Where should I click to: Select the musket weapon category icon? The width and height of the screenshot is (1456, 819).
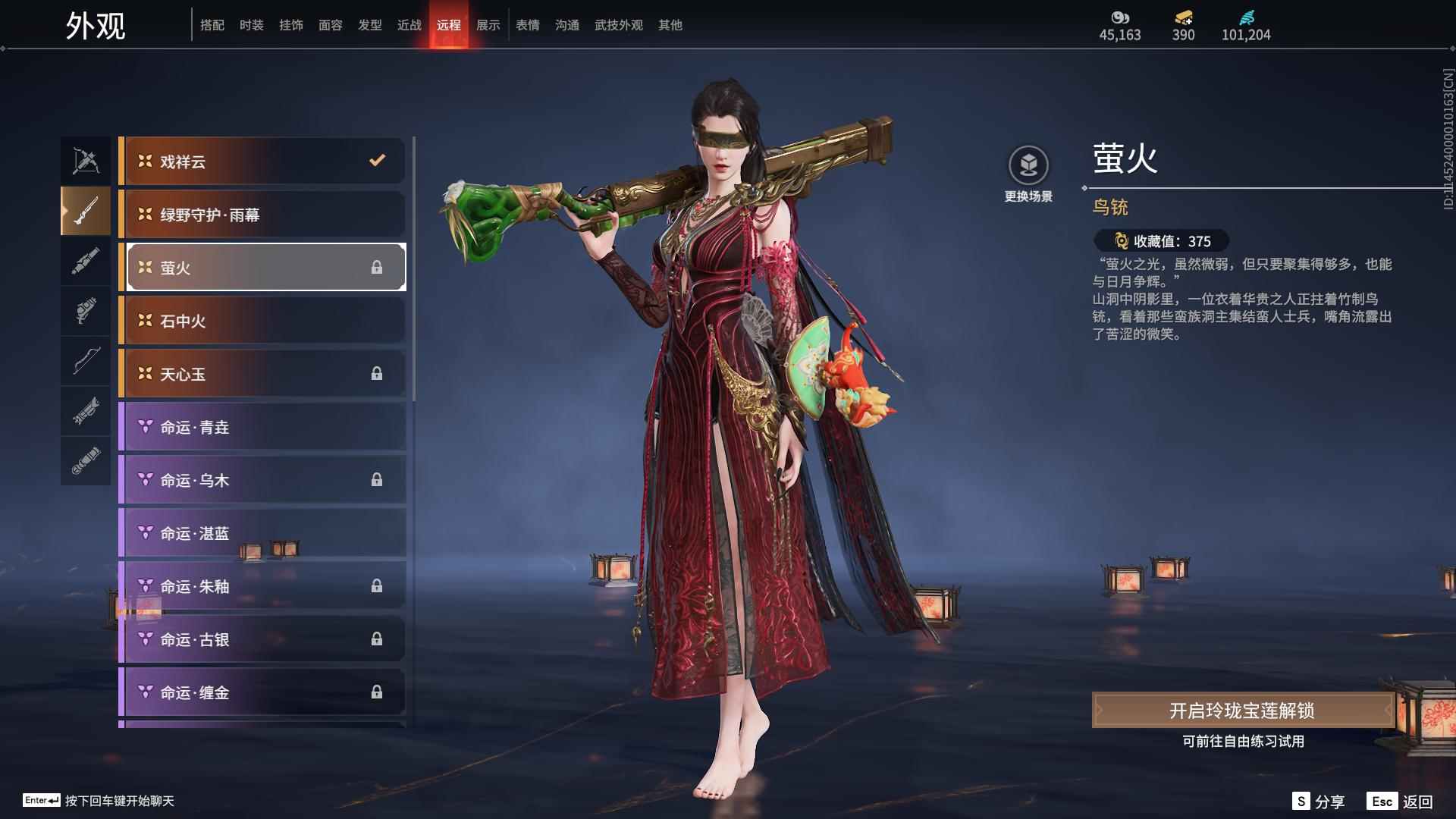click(85, 211)
